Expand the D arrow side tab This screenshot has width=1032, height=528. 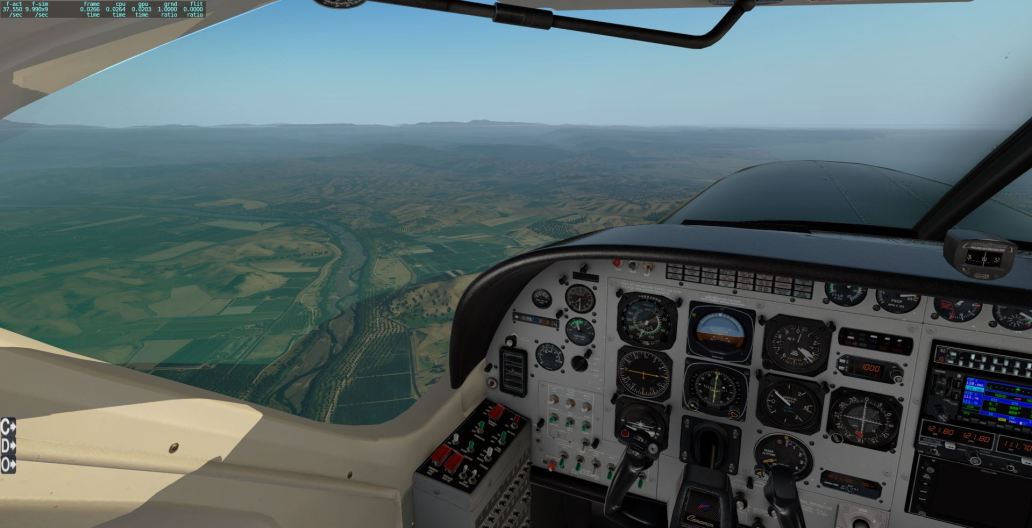[x=8, y=444]
